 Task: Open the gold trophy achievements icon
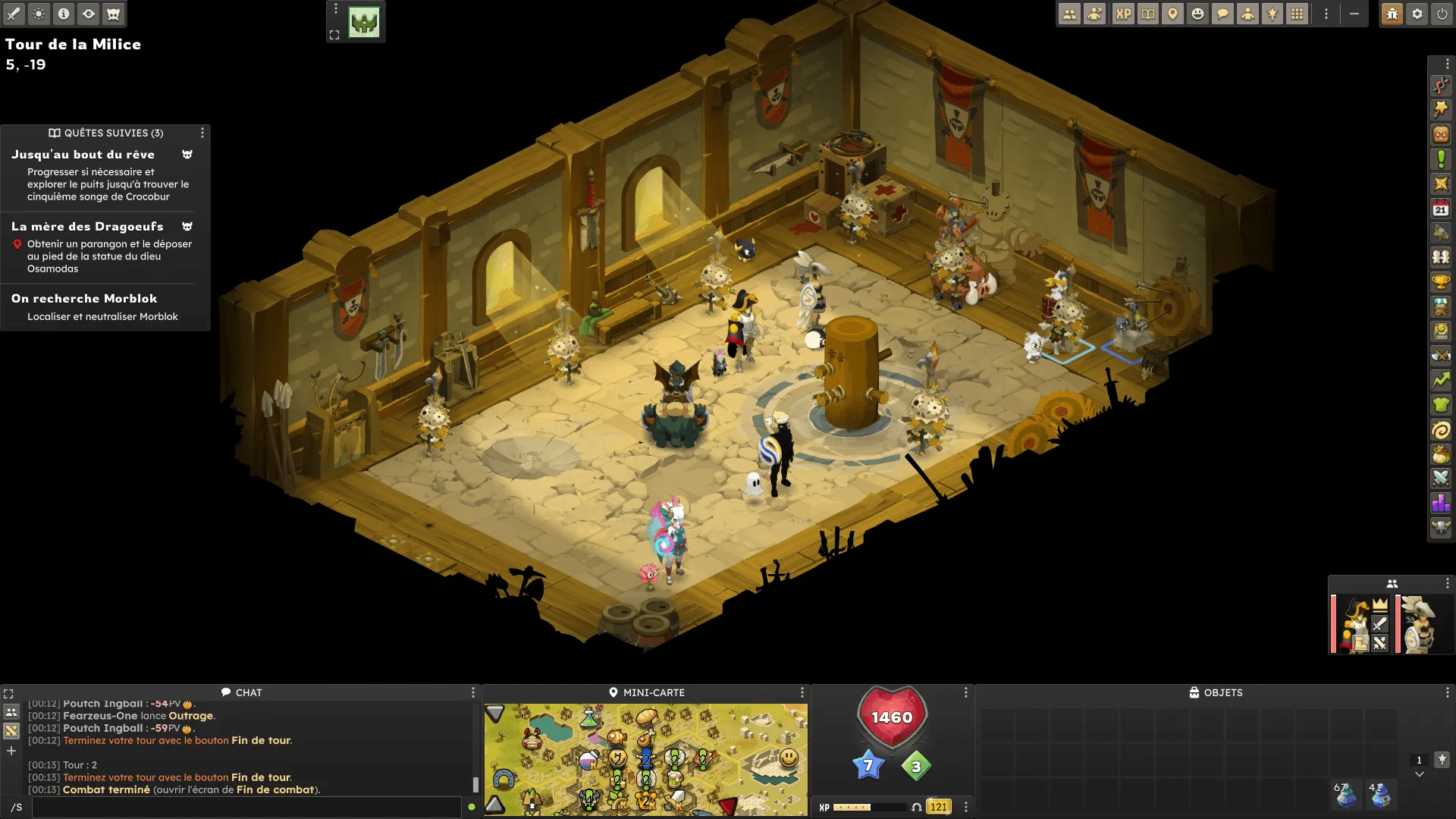point(1441,282)
